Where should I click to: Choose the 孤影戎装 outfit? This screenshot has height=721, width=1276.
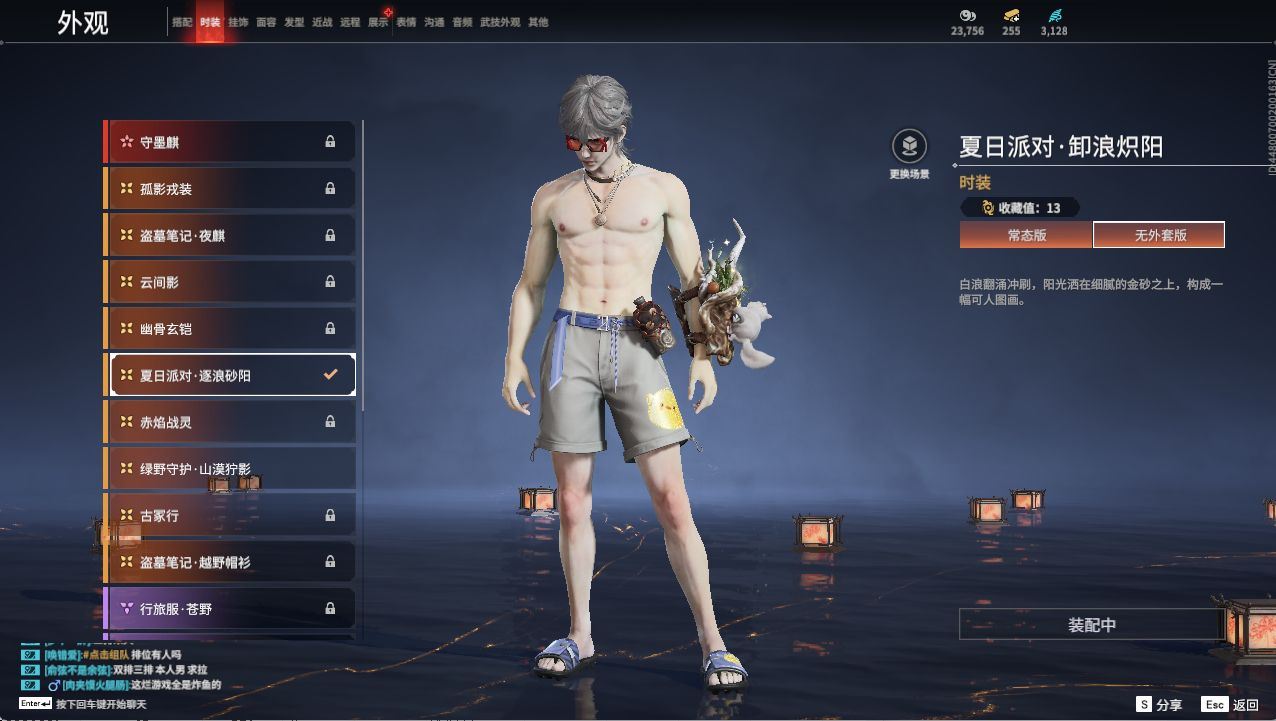click(230, 189)
